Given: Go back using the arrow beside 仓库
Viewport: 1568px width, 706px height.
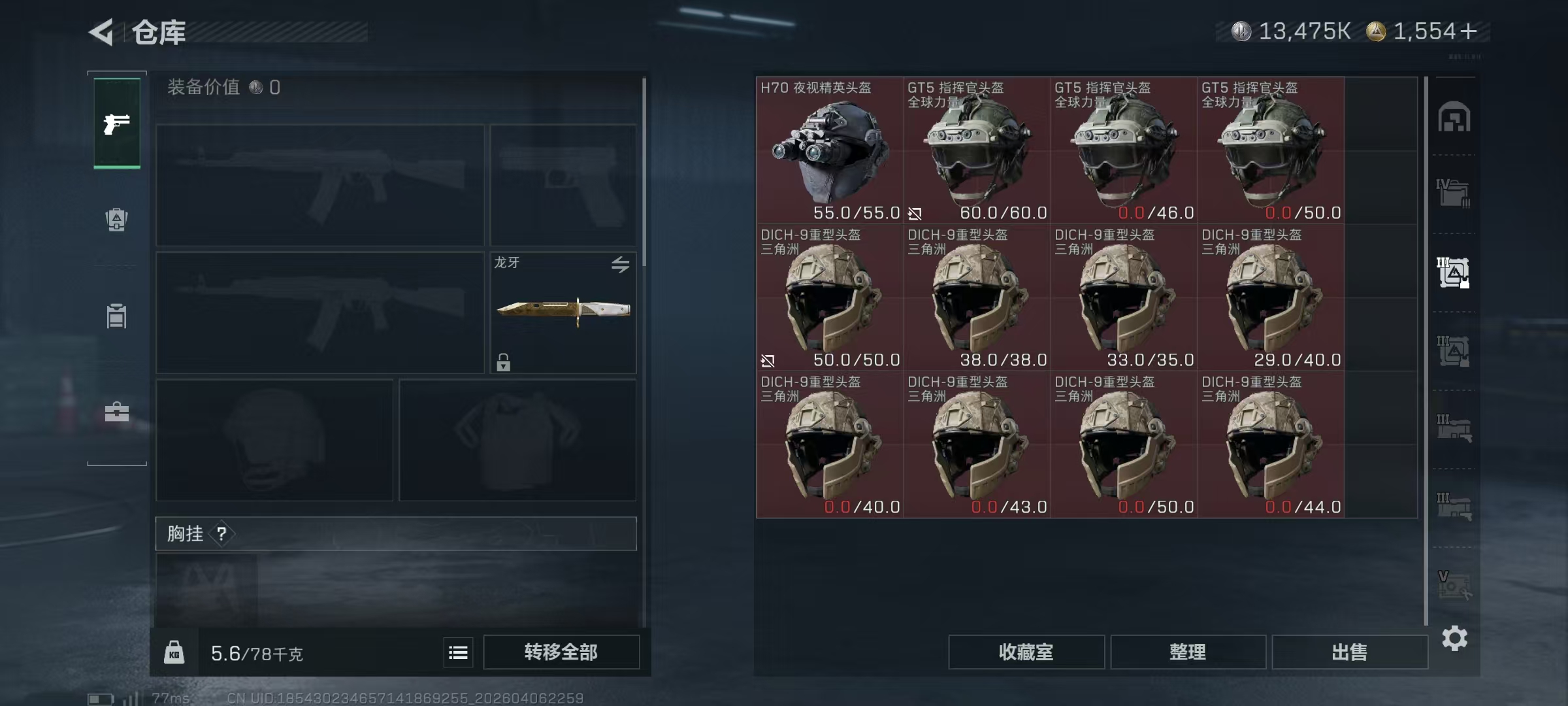Looking at the screenshot, I should (102, 32).
